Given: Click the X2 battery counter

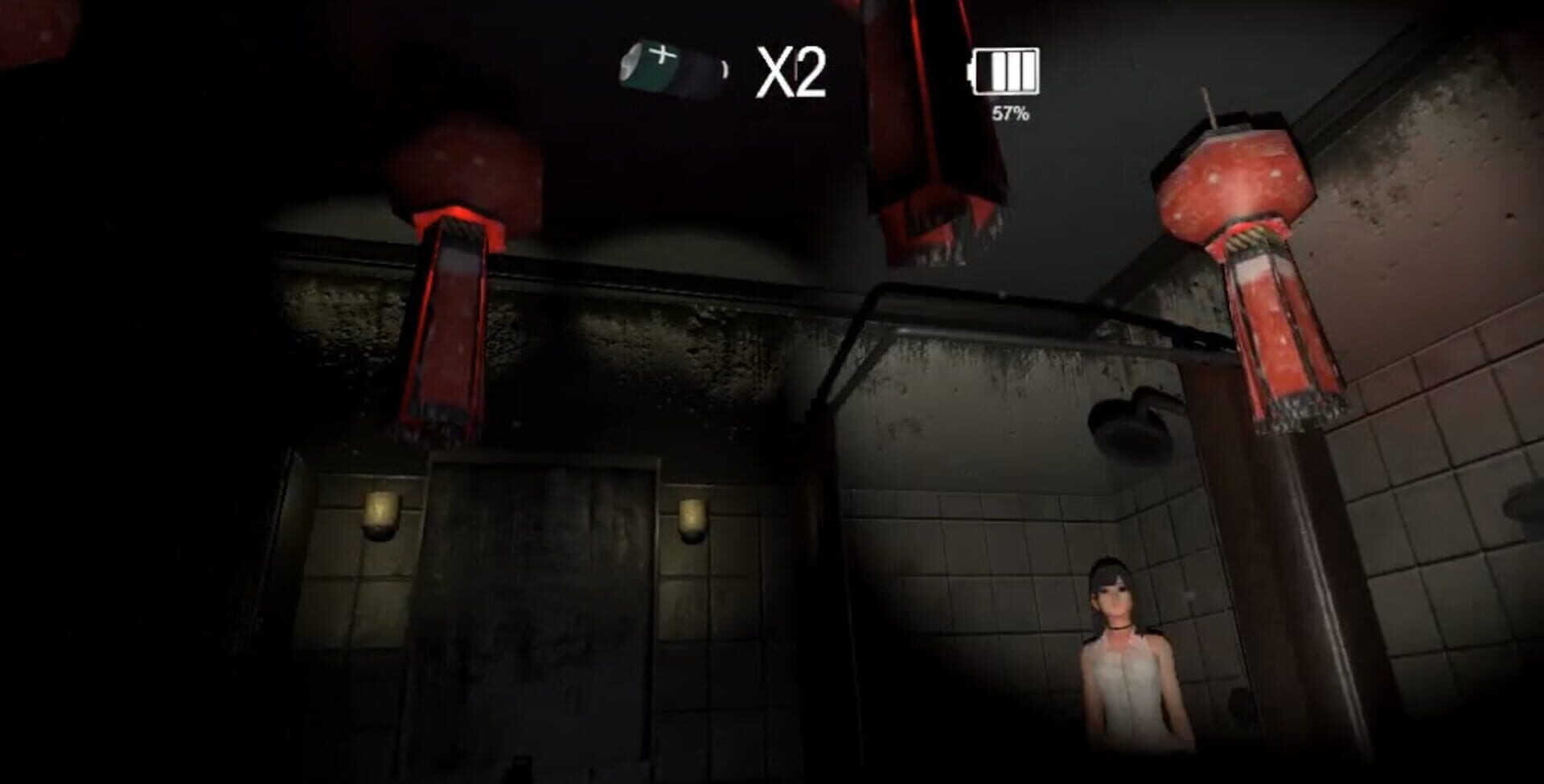Looking at the screenshot, I should tap(792, 71).
